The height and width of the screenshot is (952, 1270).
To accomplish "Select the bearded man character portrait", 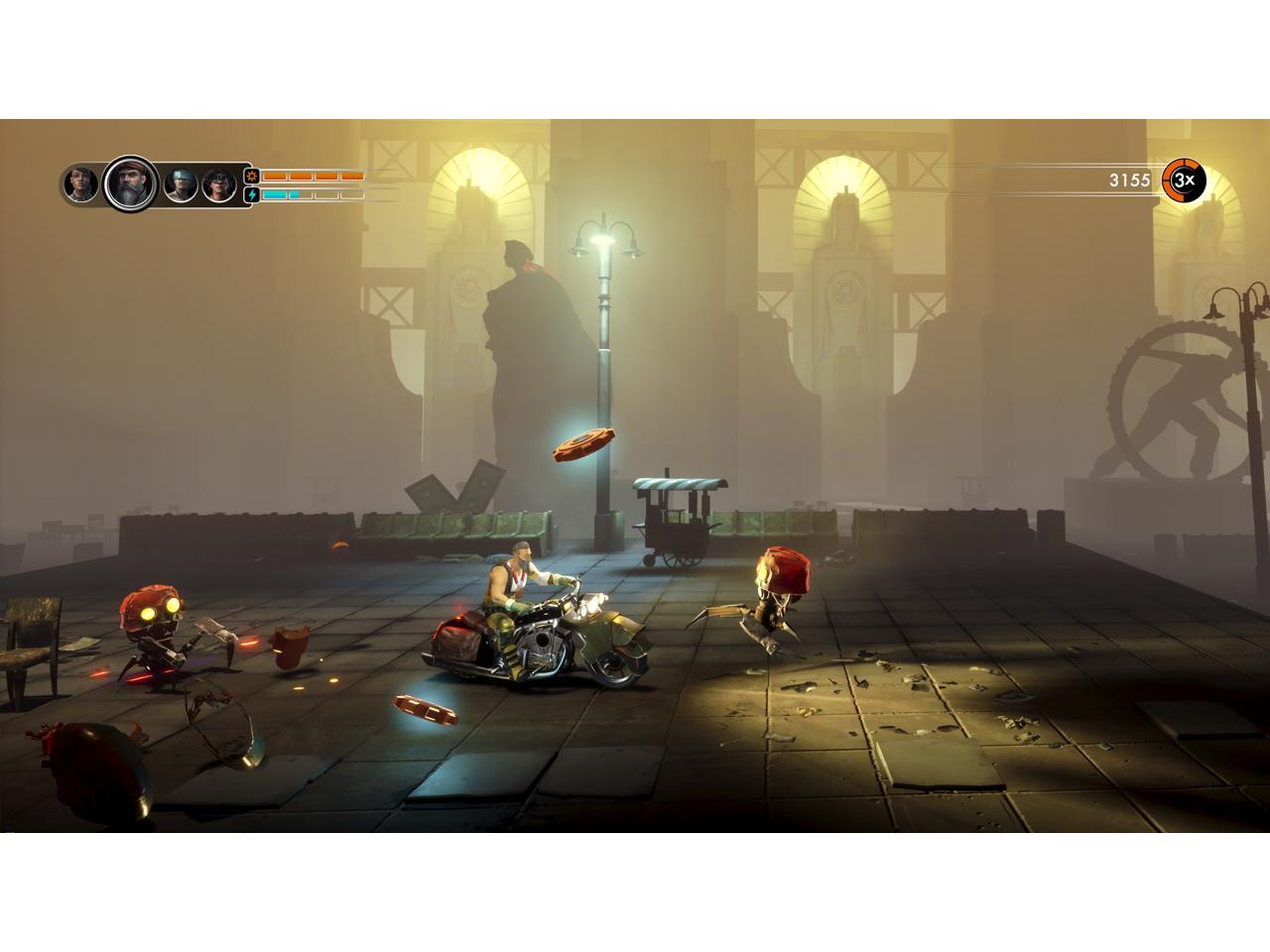I will [129, 183].
